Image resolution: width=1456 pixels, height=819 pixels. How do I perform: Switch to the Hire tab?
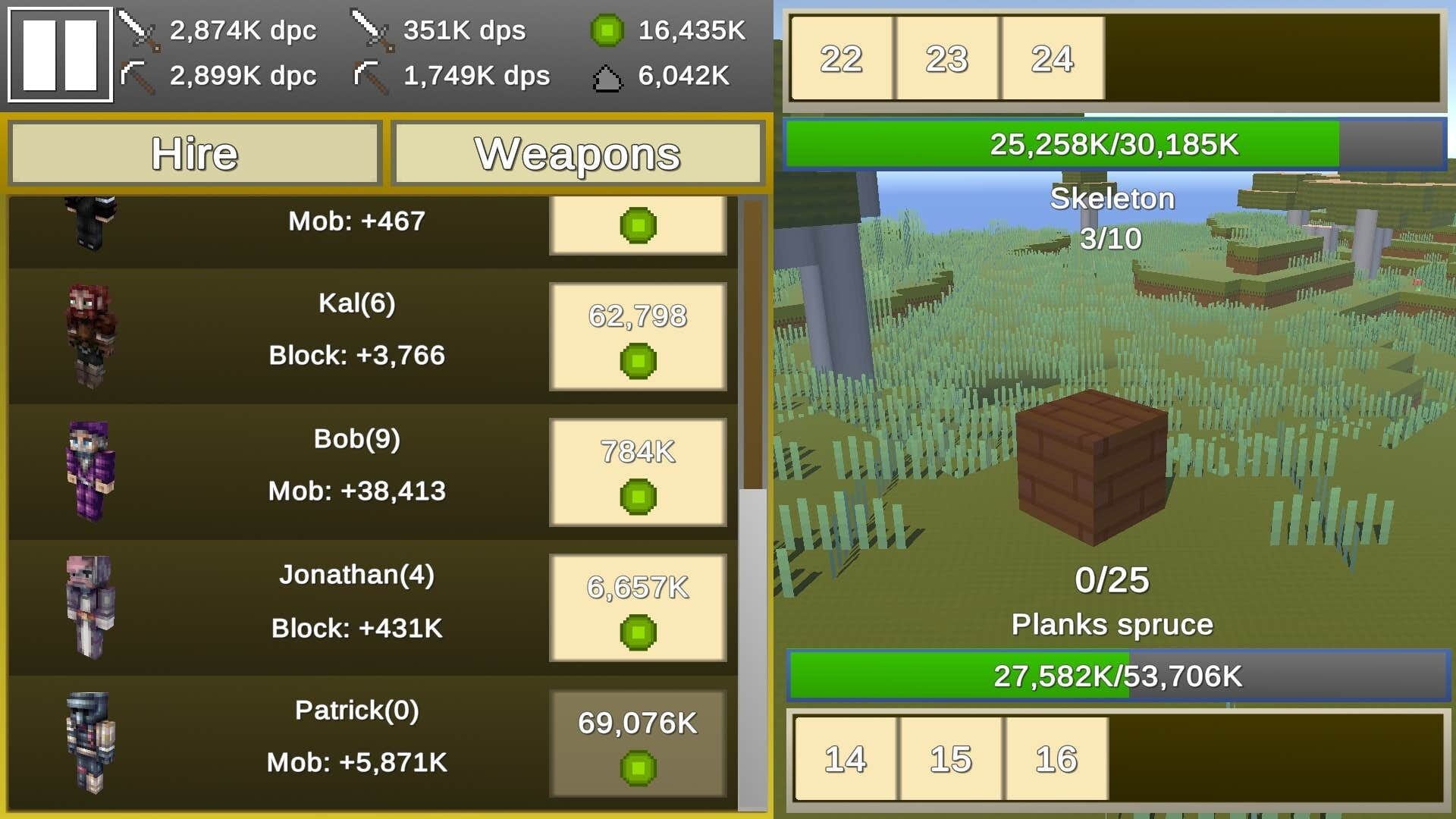click(x=194, y=153)
